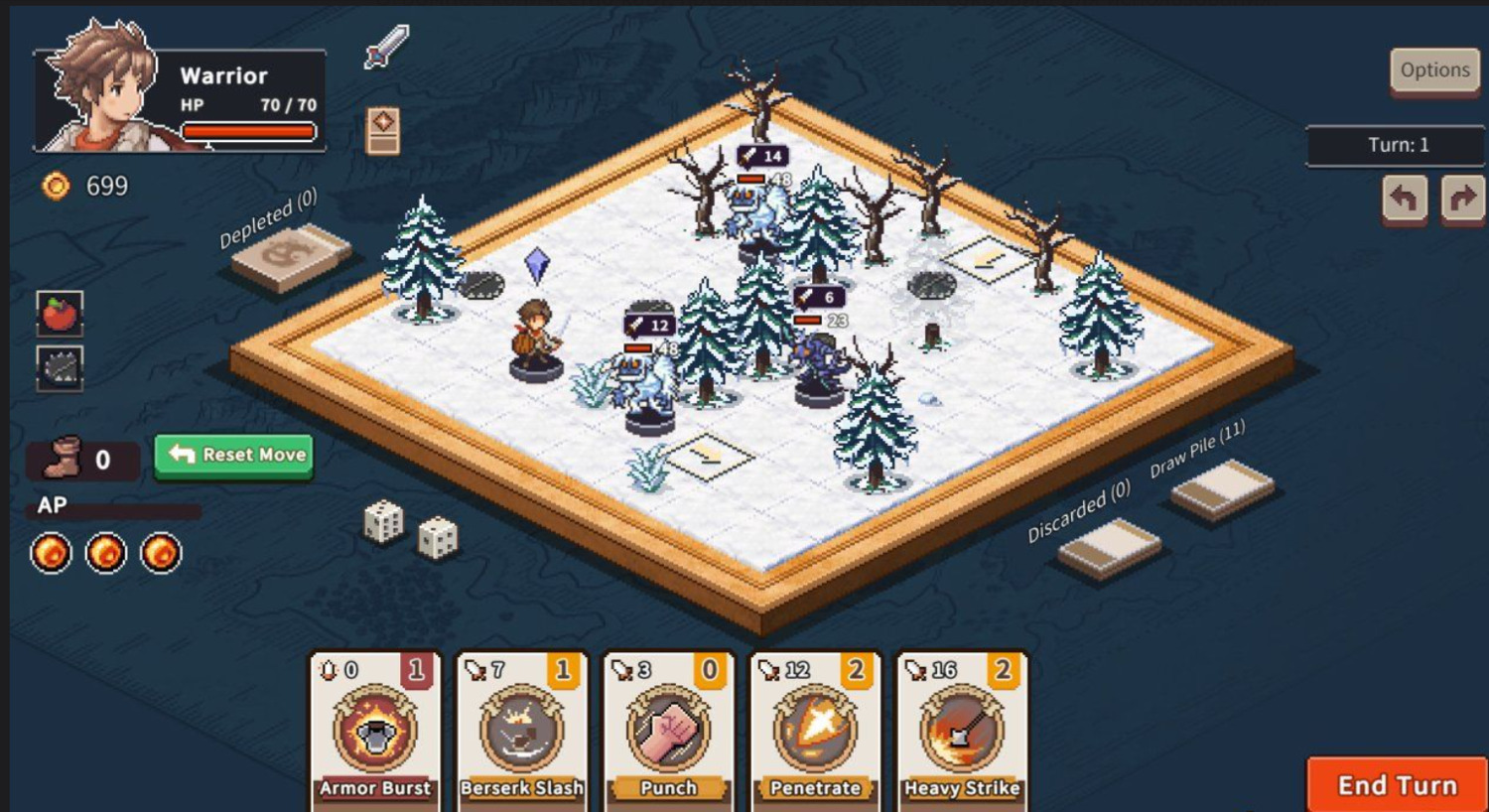
Task: Use the Heavy Strike card
Action: coord(961,732)
